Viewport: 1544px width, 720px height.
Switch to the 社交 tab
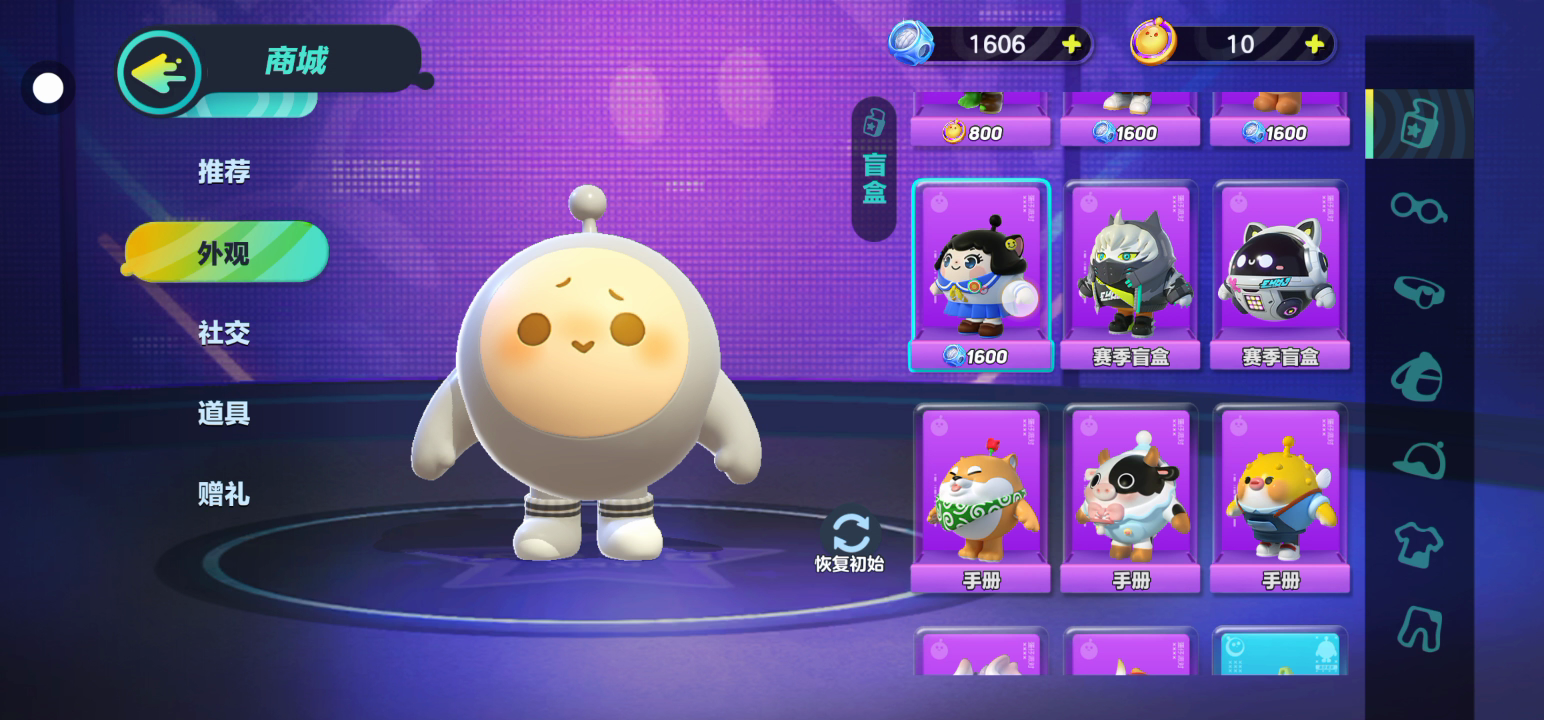(223, 333)
